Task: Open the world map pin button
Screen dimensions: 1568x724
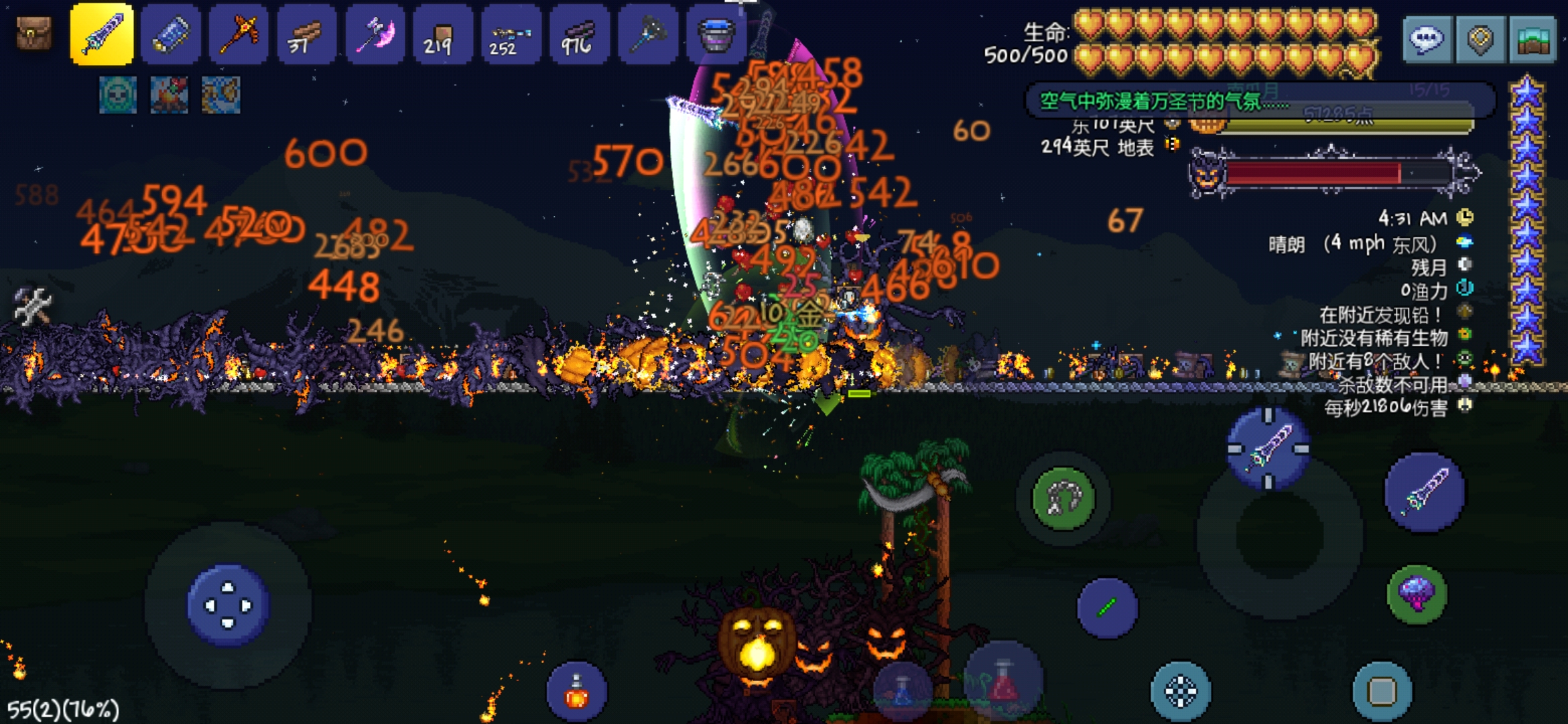Action: (1480, 40)
